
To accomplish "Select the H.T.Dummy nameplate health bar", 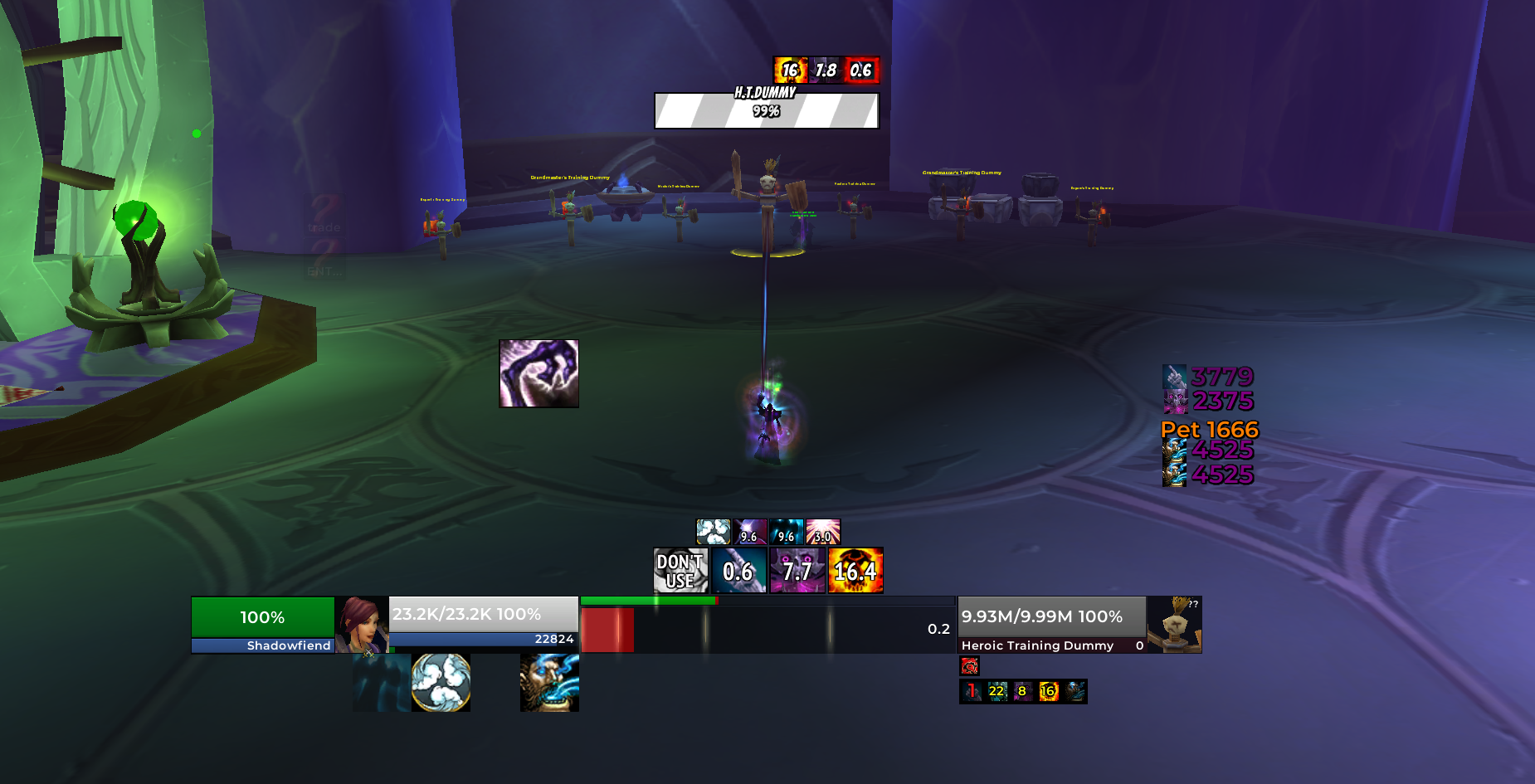I will (x=766, y=111).
